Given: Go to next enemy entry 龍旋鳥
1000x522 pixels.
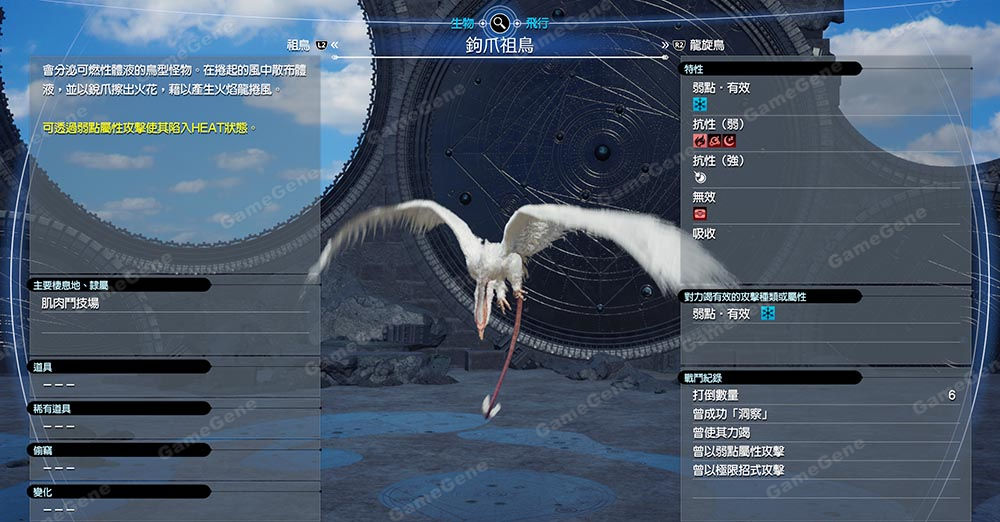Looking at the screenshot, I should 706,45.
